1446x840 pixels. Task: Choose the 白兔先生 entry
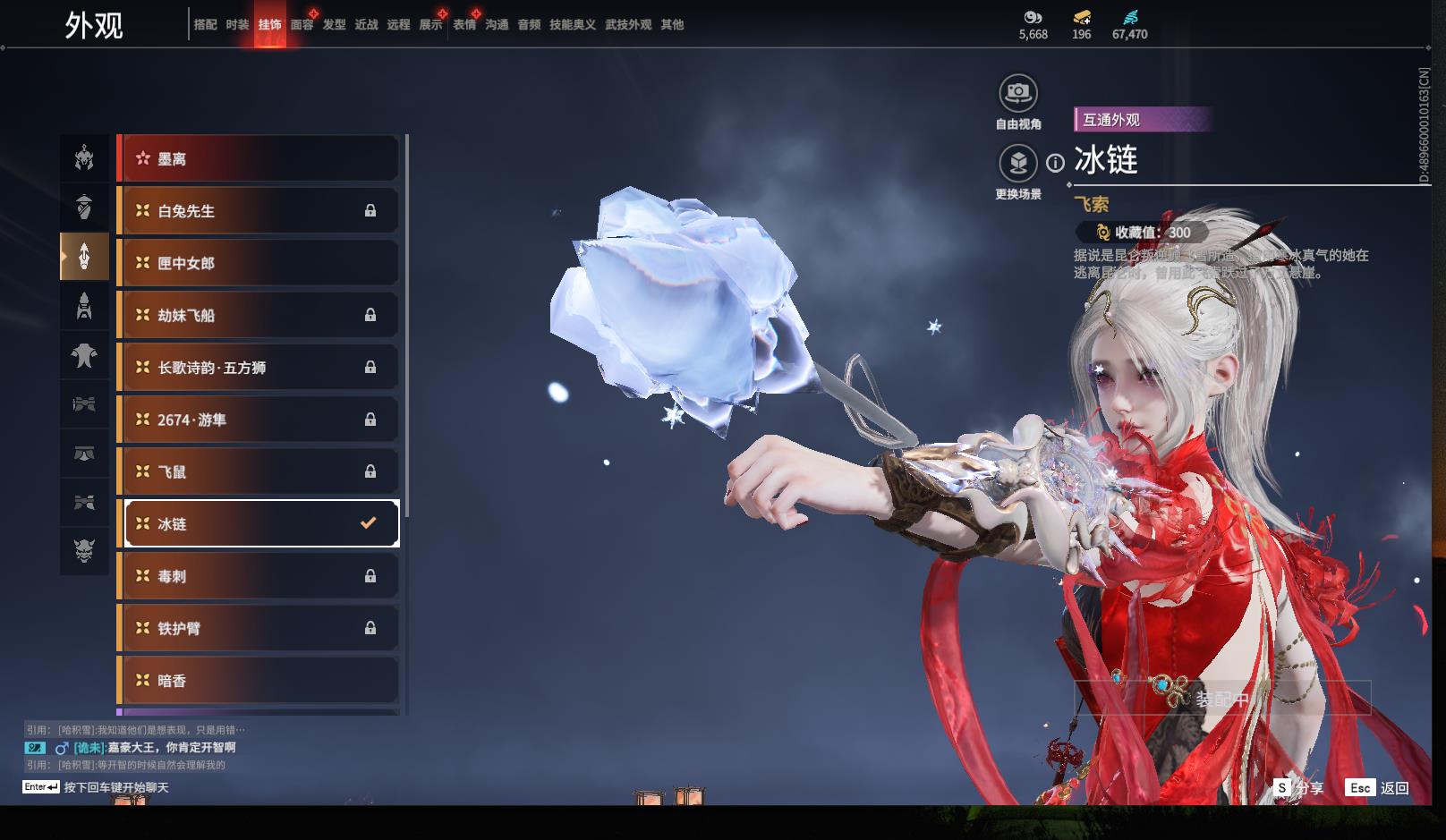258,211
